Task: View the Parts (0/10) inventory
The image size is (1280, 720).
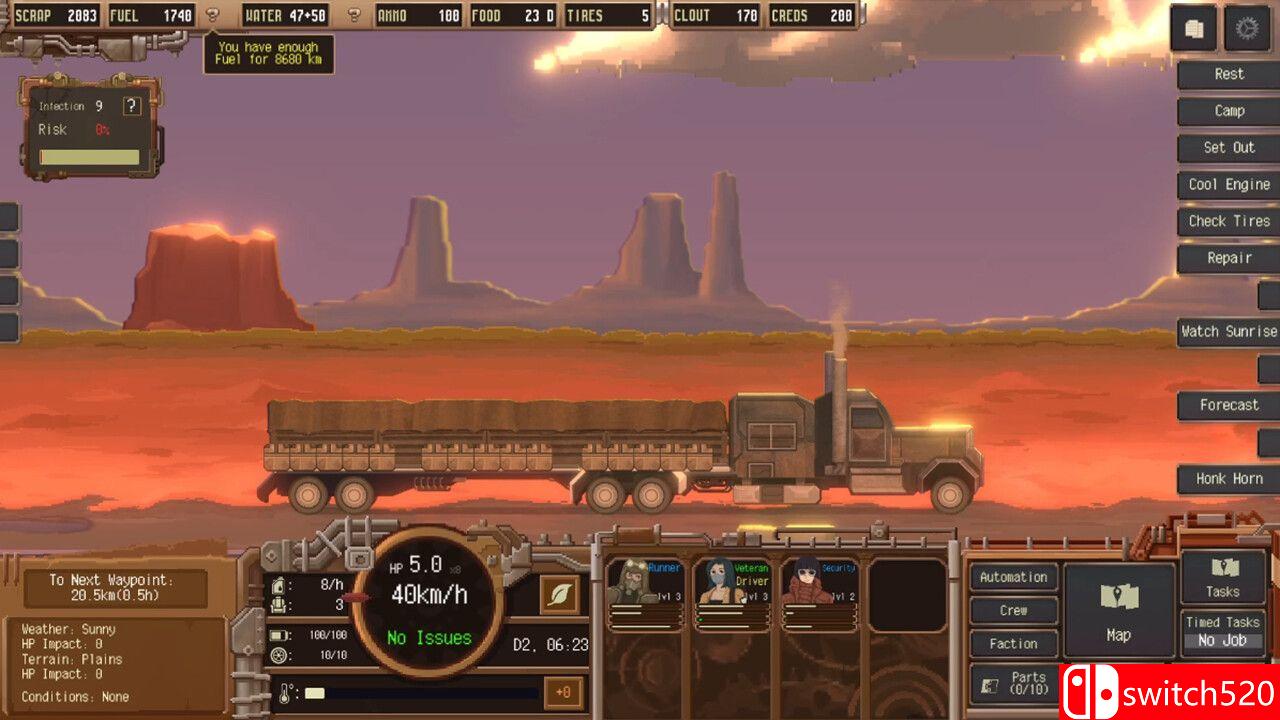Action: [1013, 681]
